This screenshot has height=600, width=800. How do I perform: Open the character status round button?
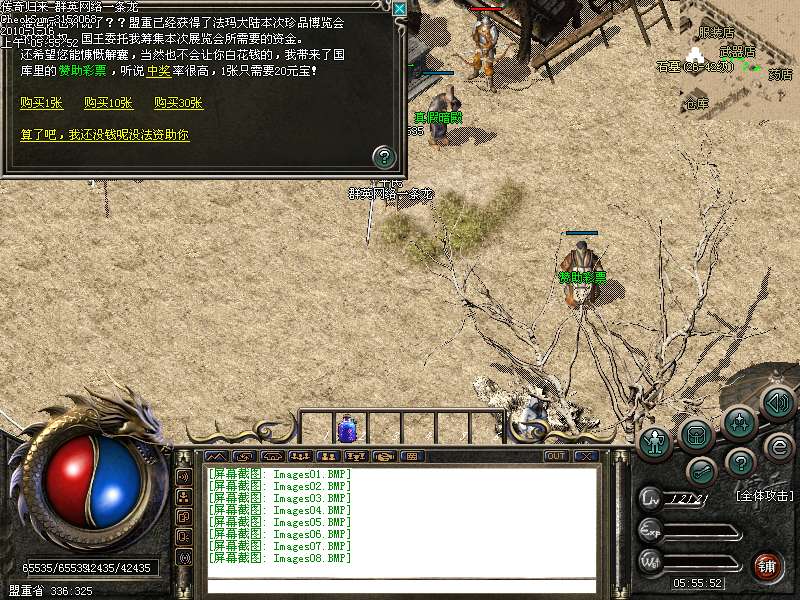(x=656, y=440)
